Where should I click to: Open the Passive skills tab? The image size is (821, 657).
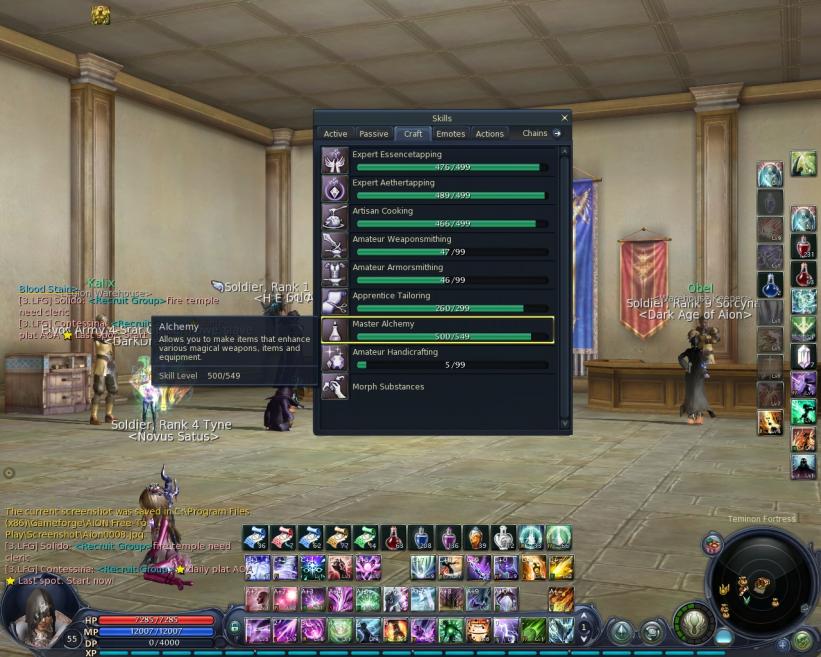[373, 134]
